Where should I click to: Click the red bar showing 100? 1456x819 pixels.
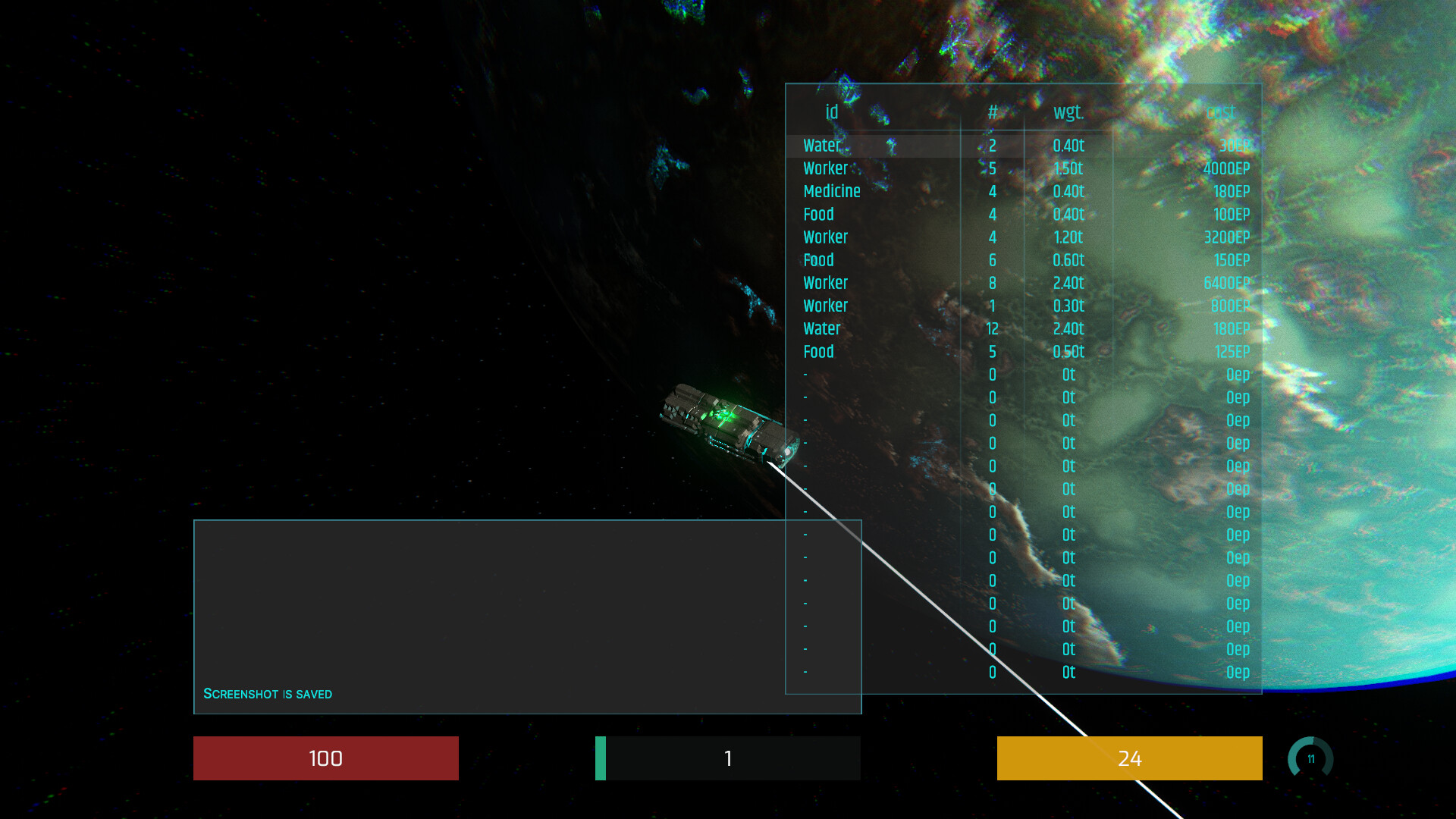pos(326,758)
